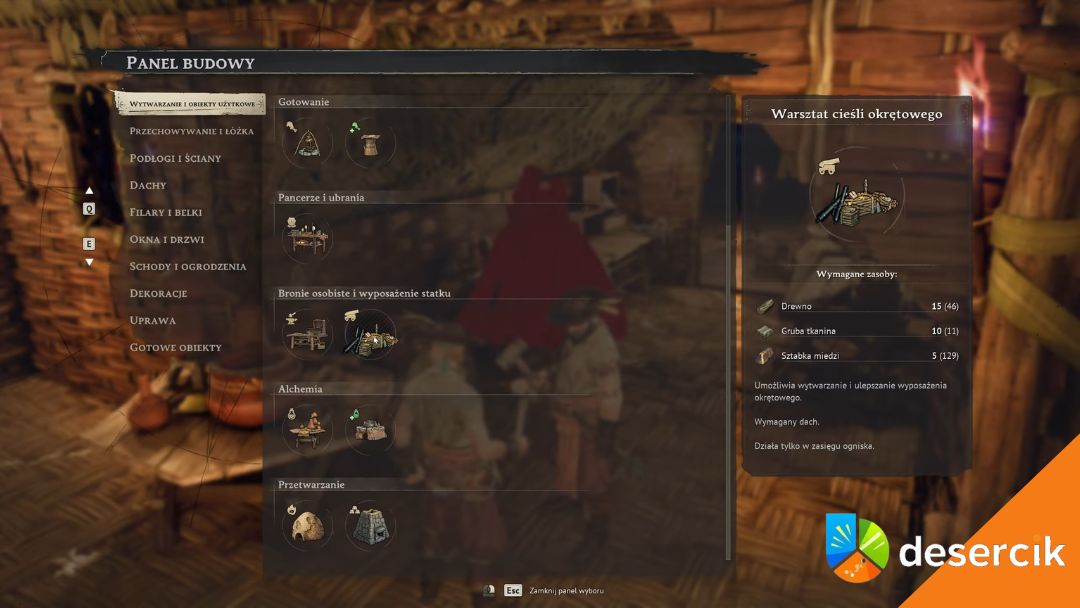This screenshot has width=1080, height=608.
Task: Select the campfire cooking pot under Gotowanie
Action: tap(307, 143)
